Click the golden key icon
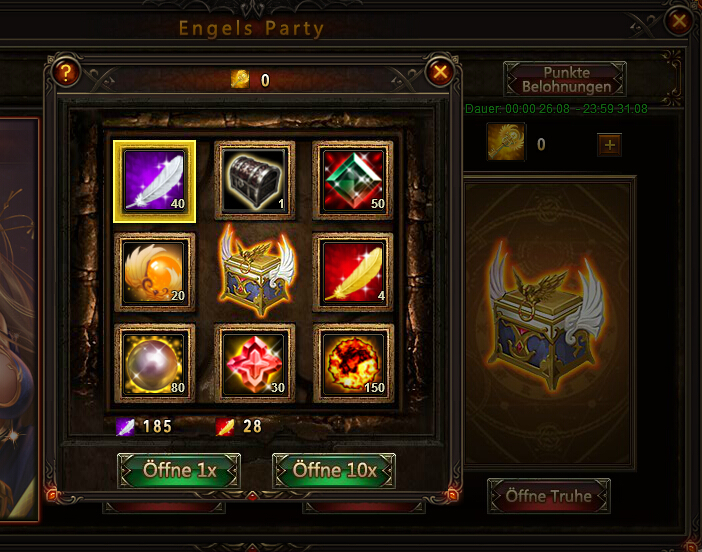Image resolution: width=702 pixels, height=552 pixels. click(x=506, y=143)
